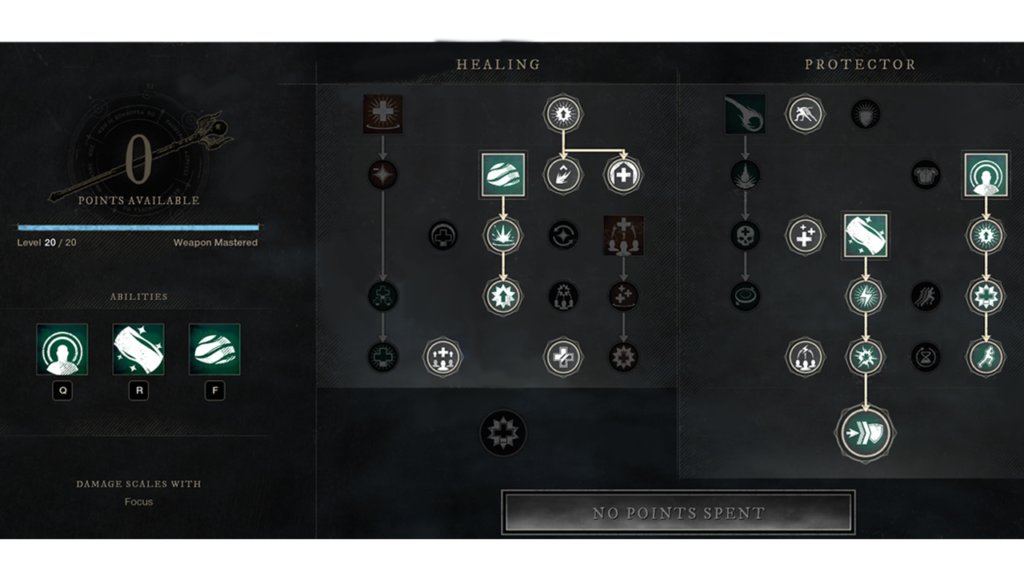This screenshot has width=1024, height=576.
Task: Click the comet ability in the Protector tree
Action: click(x=744, y=114)
